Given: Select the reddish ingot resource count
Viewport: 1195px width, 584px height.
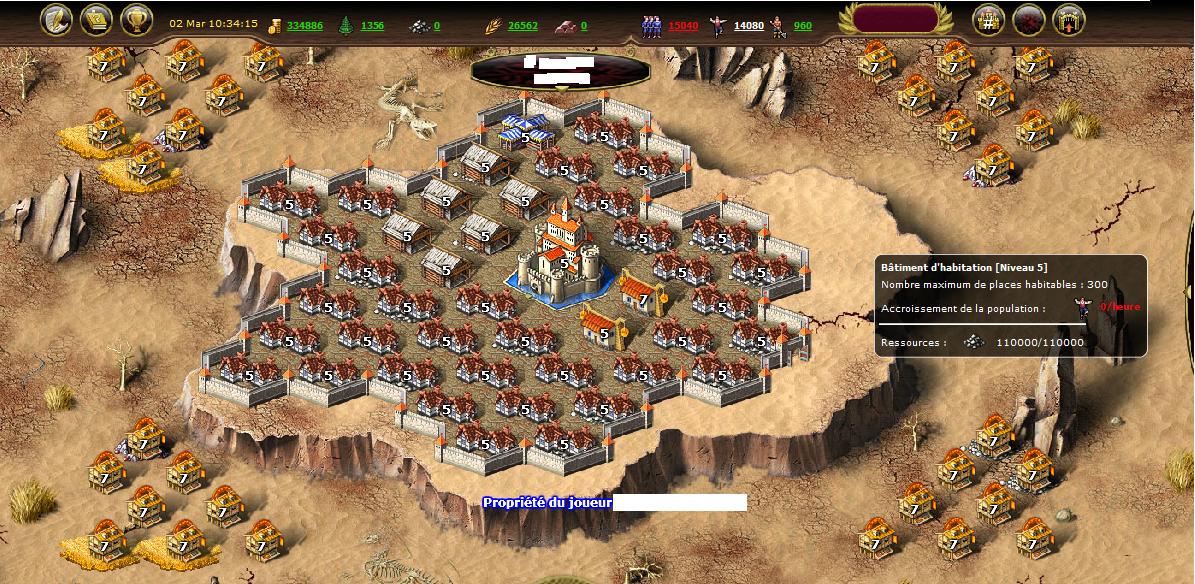Looking at the screenshot, I should coord(583,25).
